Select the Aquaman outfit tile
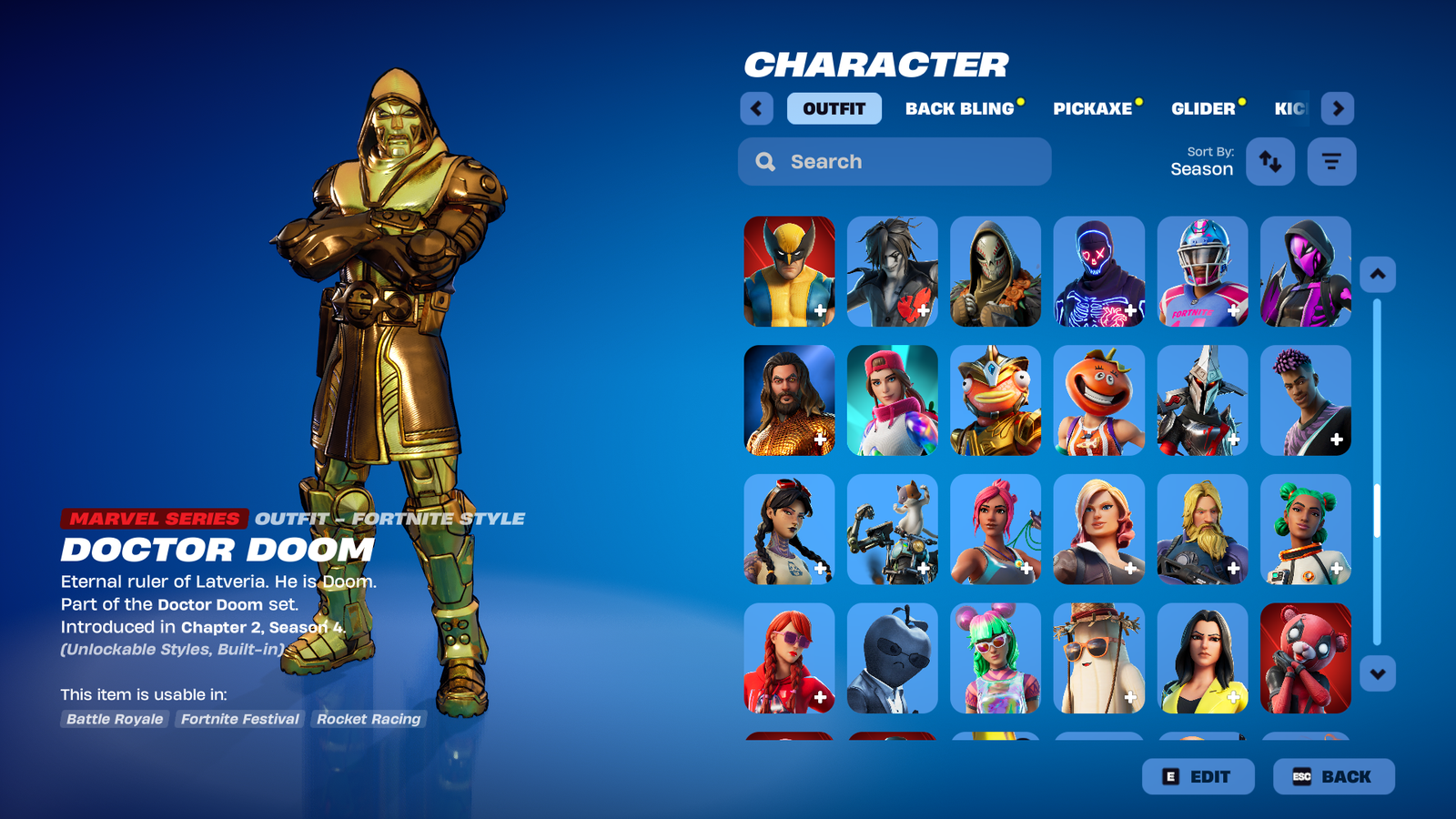Viewport: 1456px width, 819px height. (789, 400)
